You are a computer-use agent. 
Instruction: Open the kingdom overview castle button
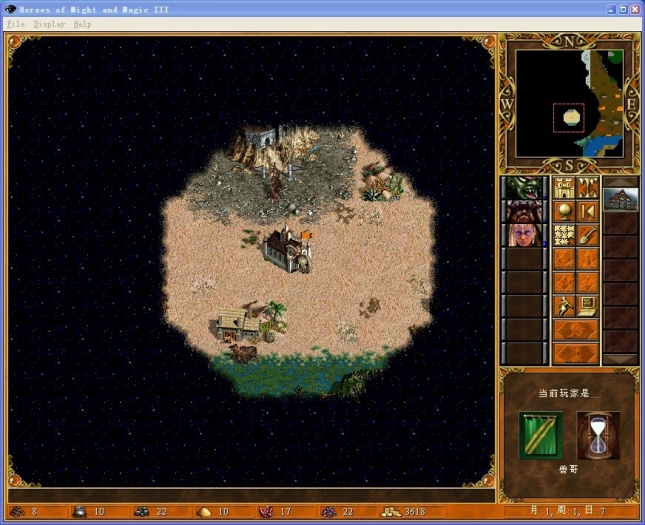[564, 187]
